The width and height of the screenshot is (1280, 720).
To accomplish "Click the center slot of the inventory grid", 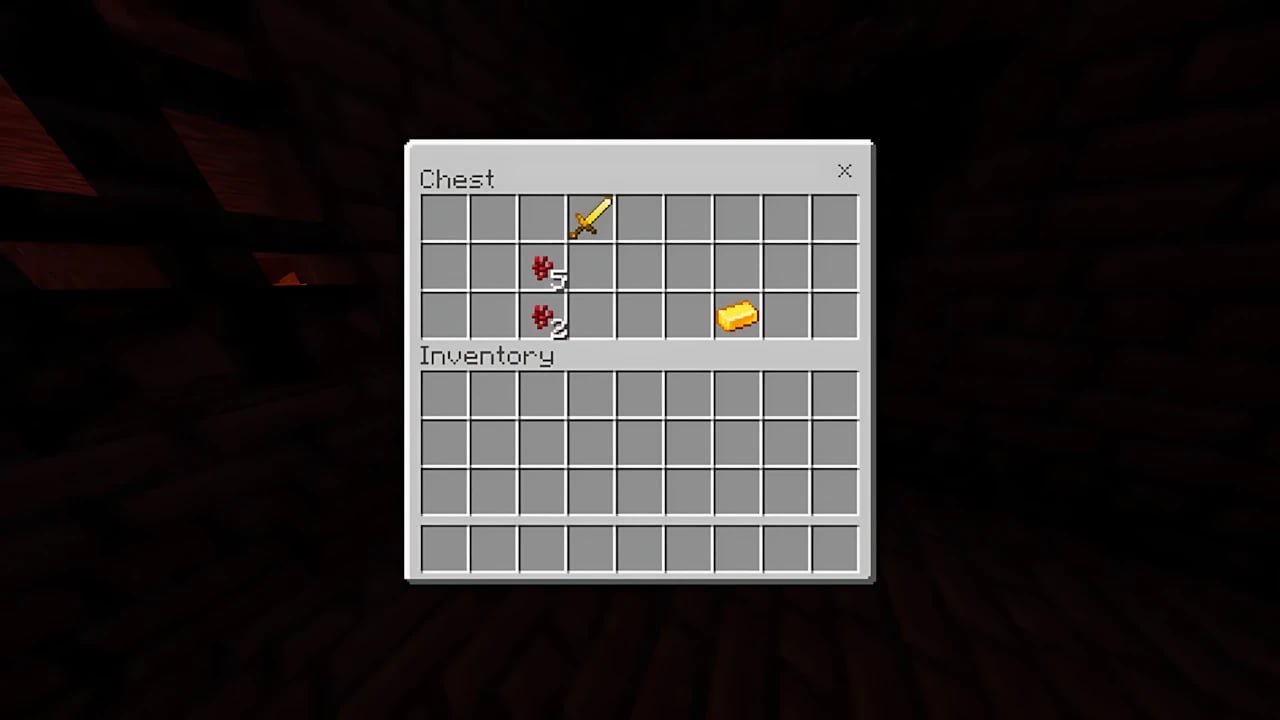I will pyautogui.click(x=639, y=443).
